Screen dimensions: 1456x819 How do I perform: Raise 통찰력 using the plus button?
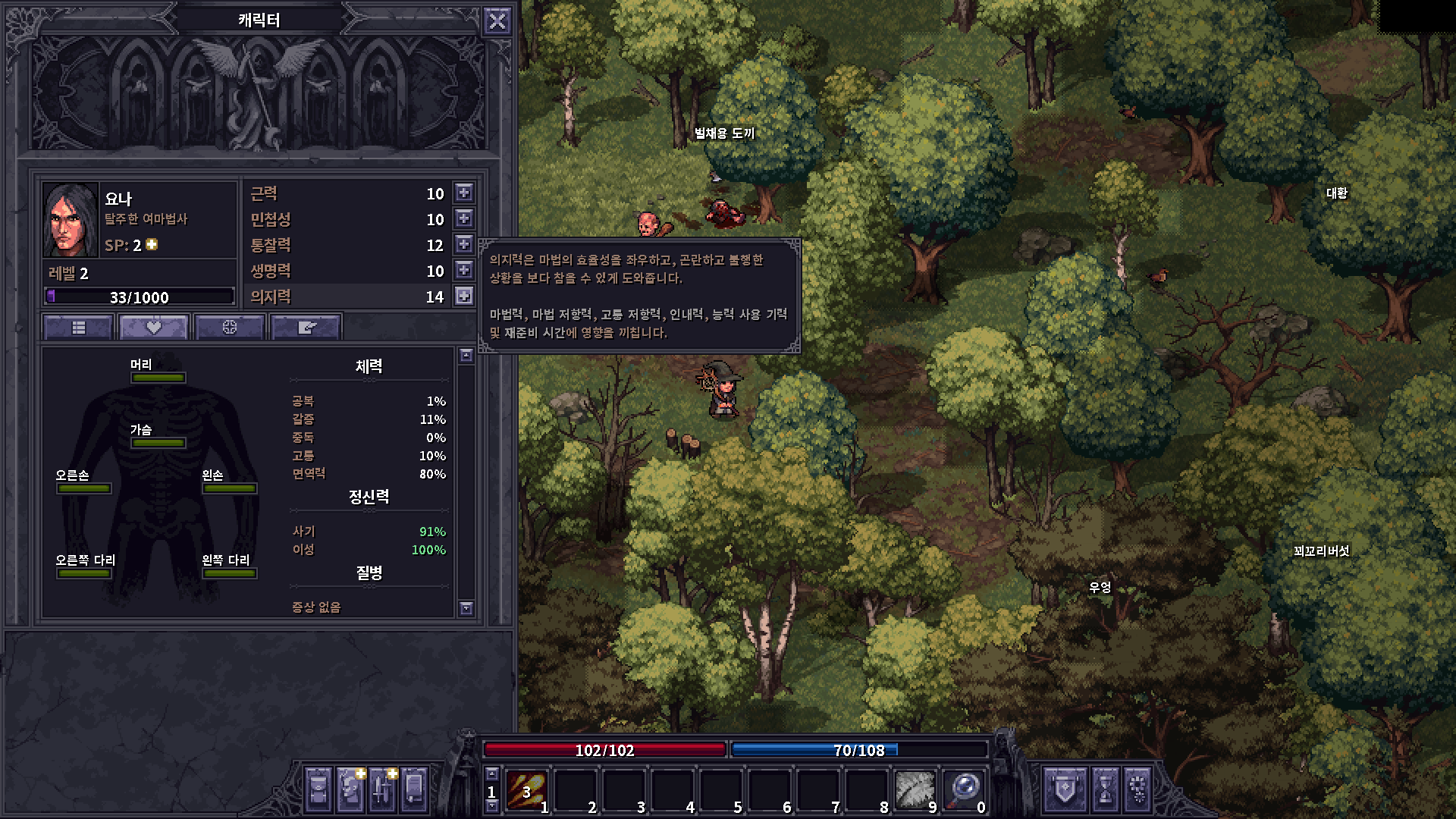464,244
